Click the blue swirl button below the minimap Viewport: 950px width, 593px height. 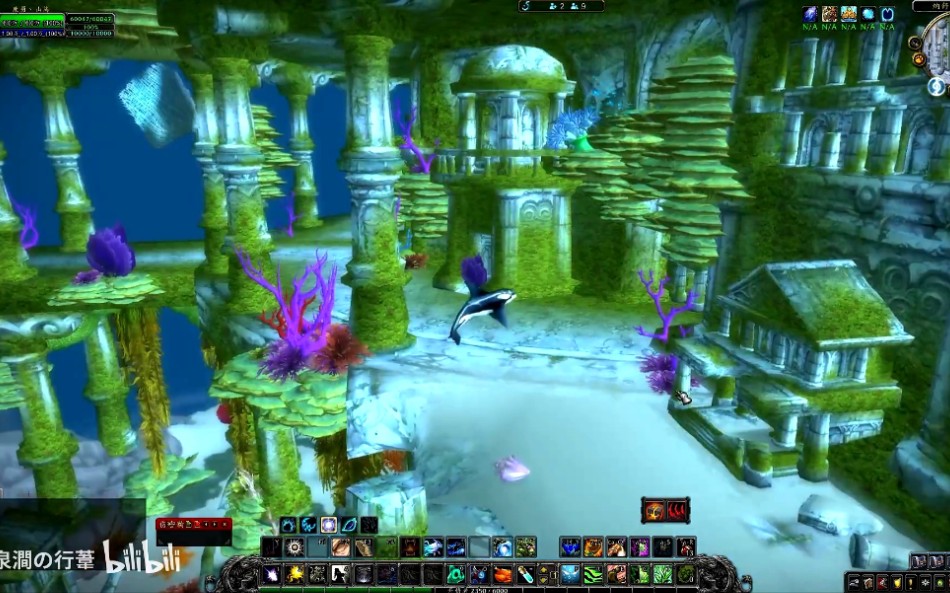(934, 86)
